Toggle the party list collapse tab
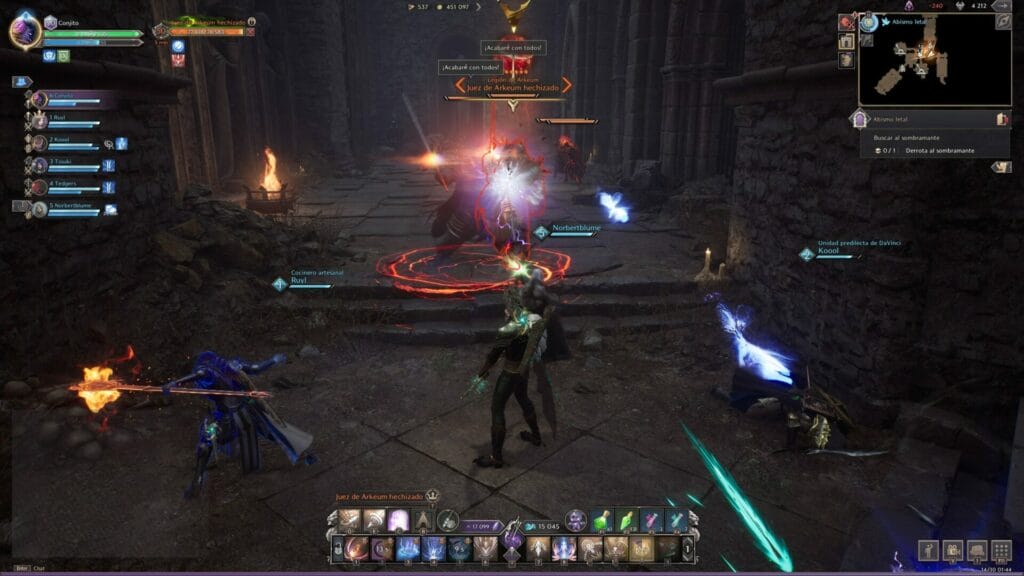The image size is (1024, 576). [x=21, y=82]
